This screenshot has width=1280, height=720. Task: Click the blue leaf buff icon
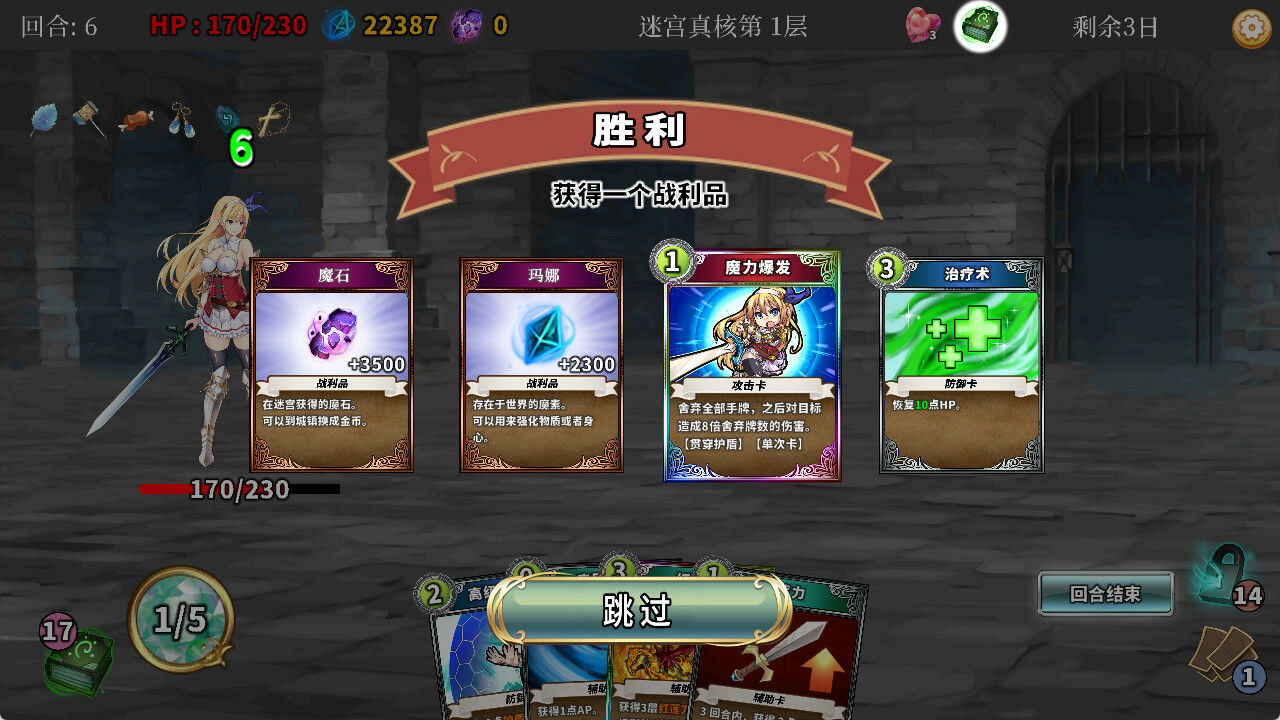47,117
